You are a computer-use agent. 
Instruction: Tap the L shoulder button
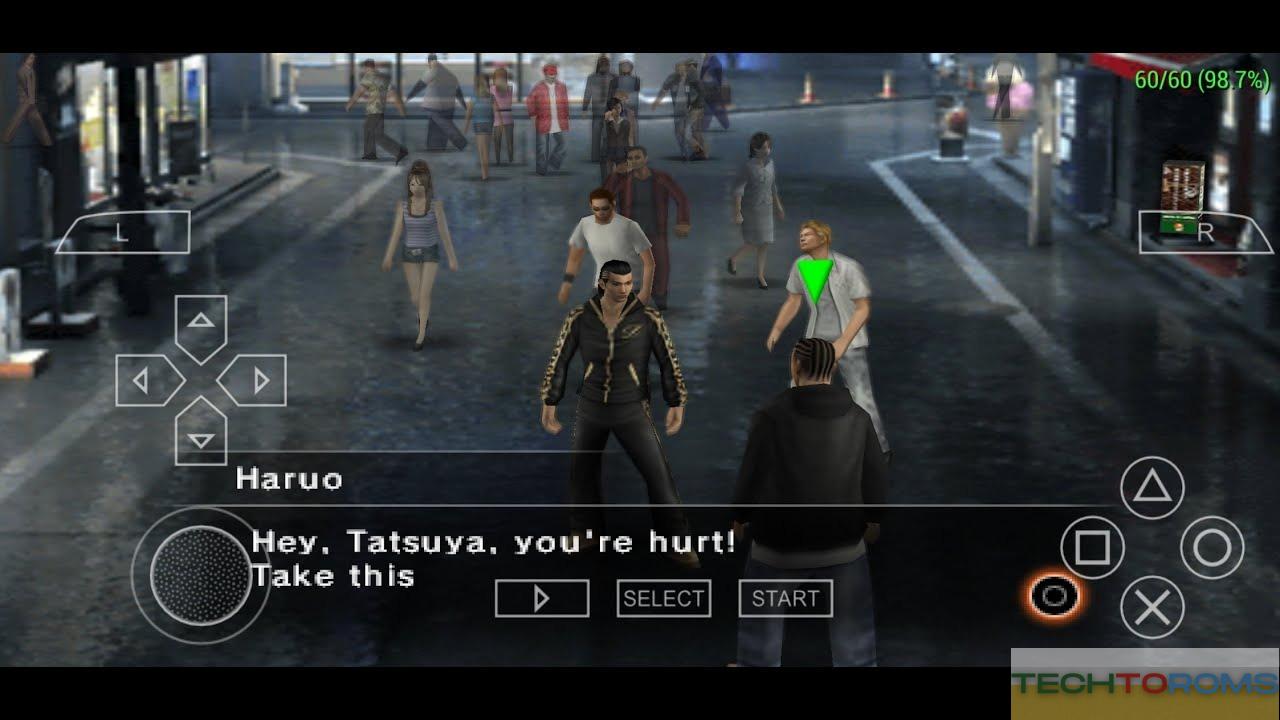click(x=121, y=233)
